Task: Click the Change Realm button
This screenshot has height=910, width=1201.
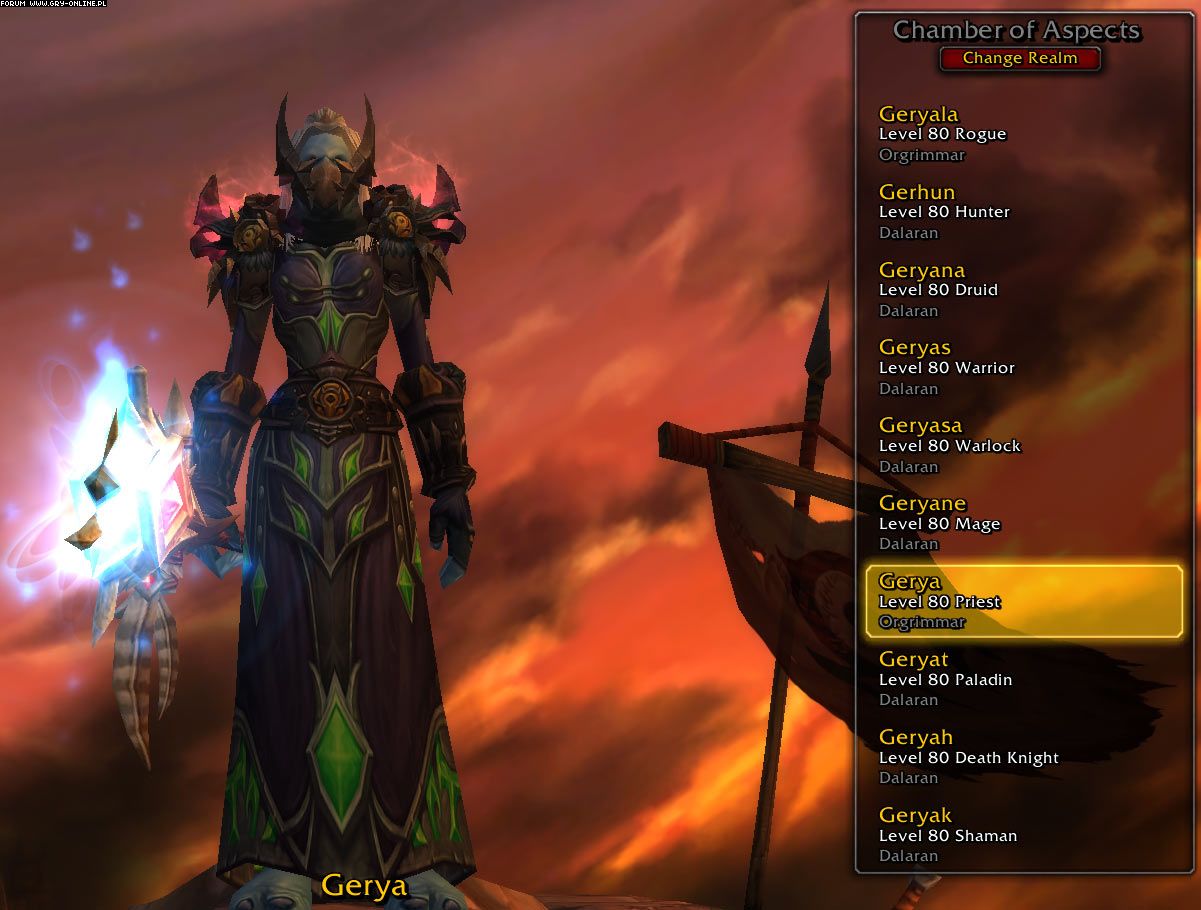Action: coord(1020,58)
